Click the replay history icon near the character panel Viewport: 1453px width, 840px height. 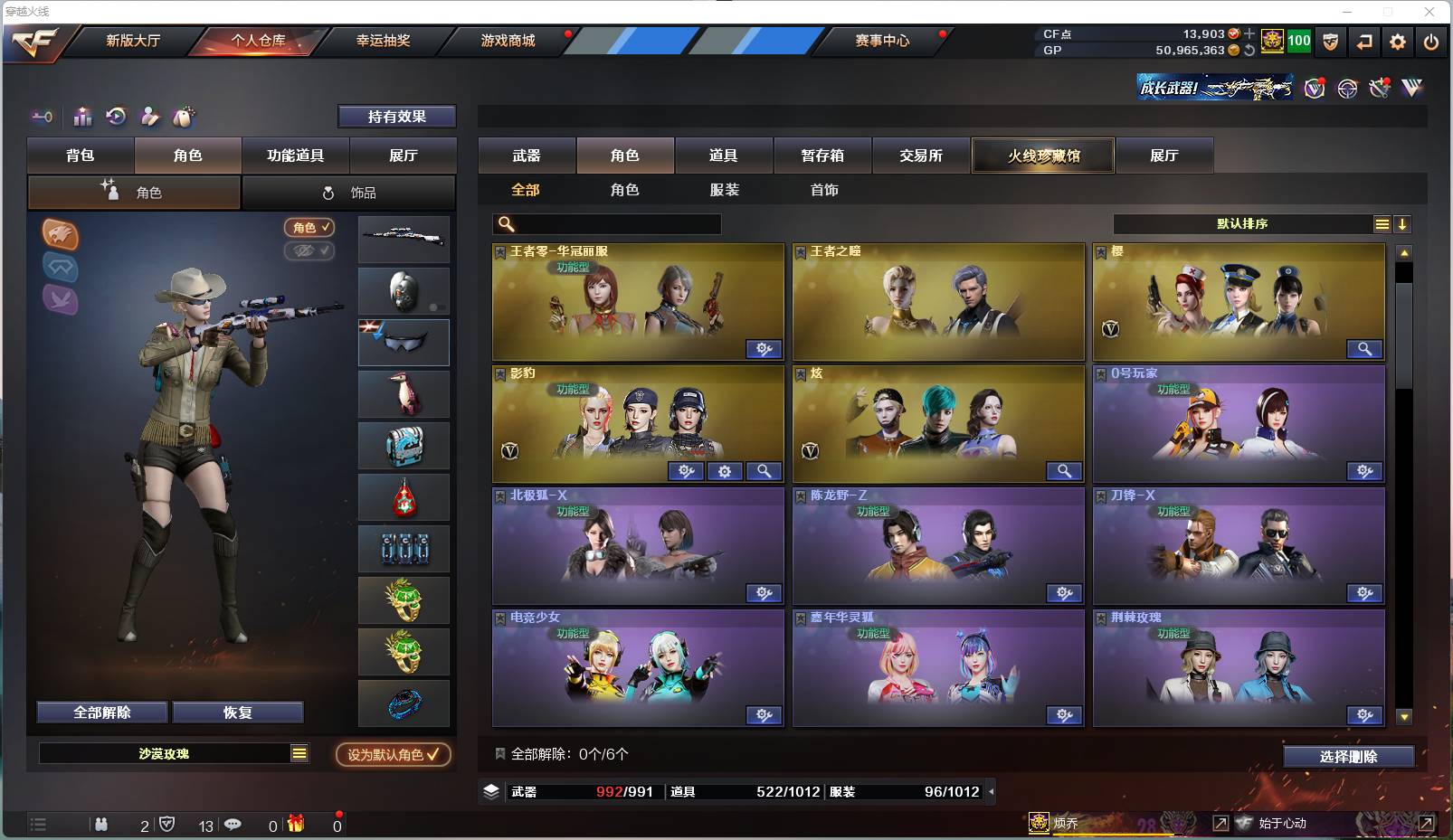pyautogui.click(x=115, y=117)
